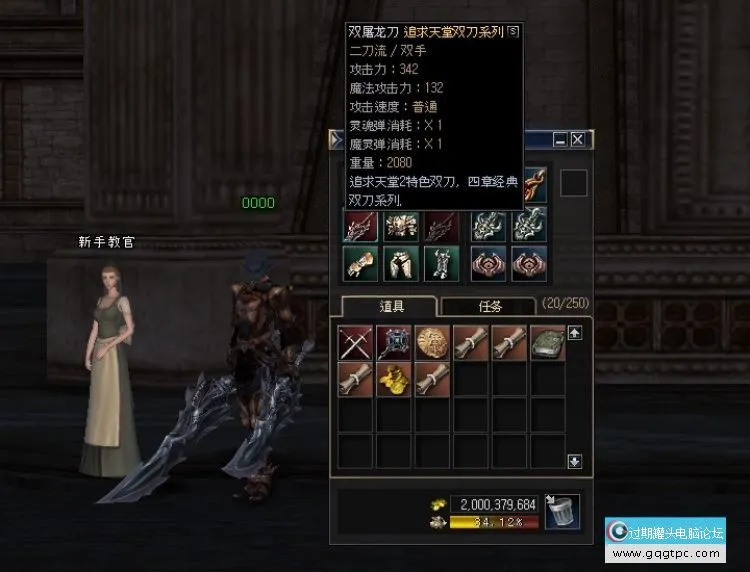Choose the green book item

pos(548,342)
